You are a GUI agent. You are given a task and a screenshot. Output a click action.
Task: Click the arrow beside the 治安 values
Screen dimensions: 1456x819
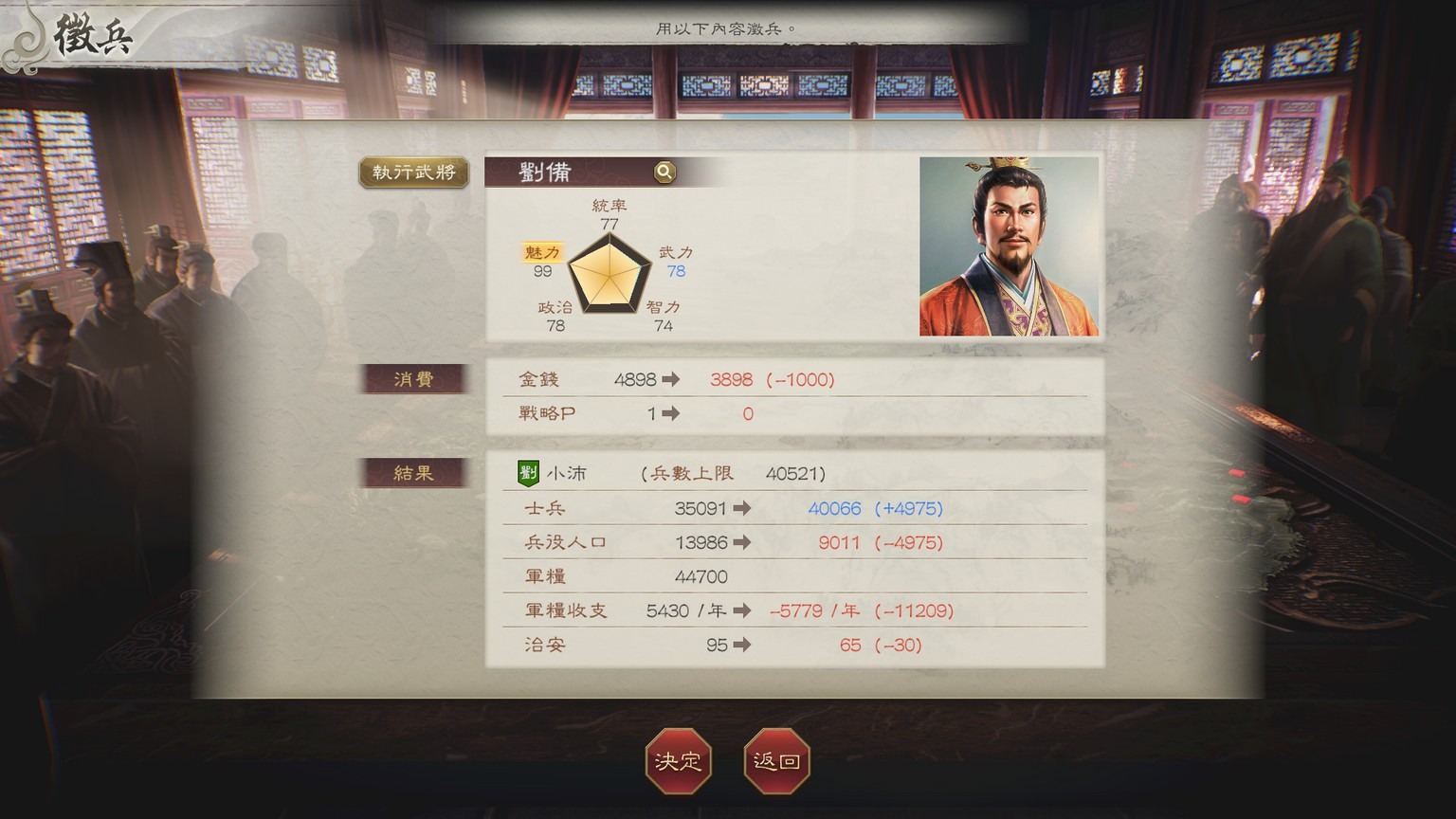(743, 645)
